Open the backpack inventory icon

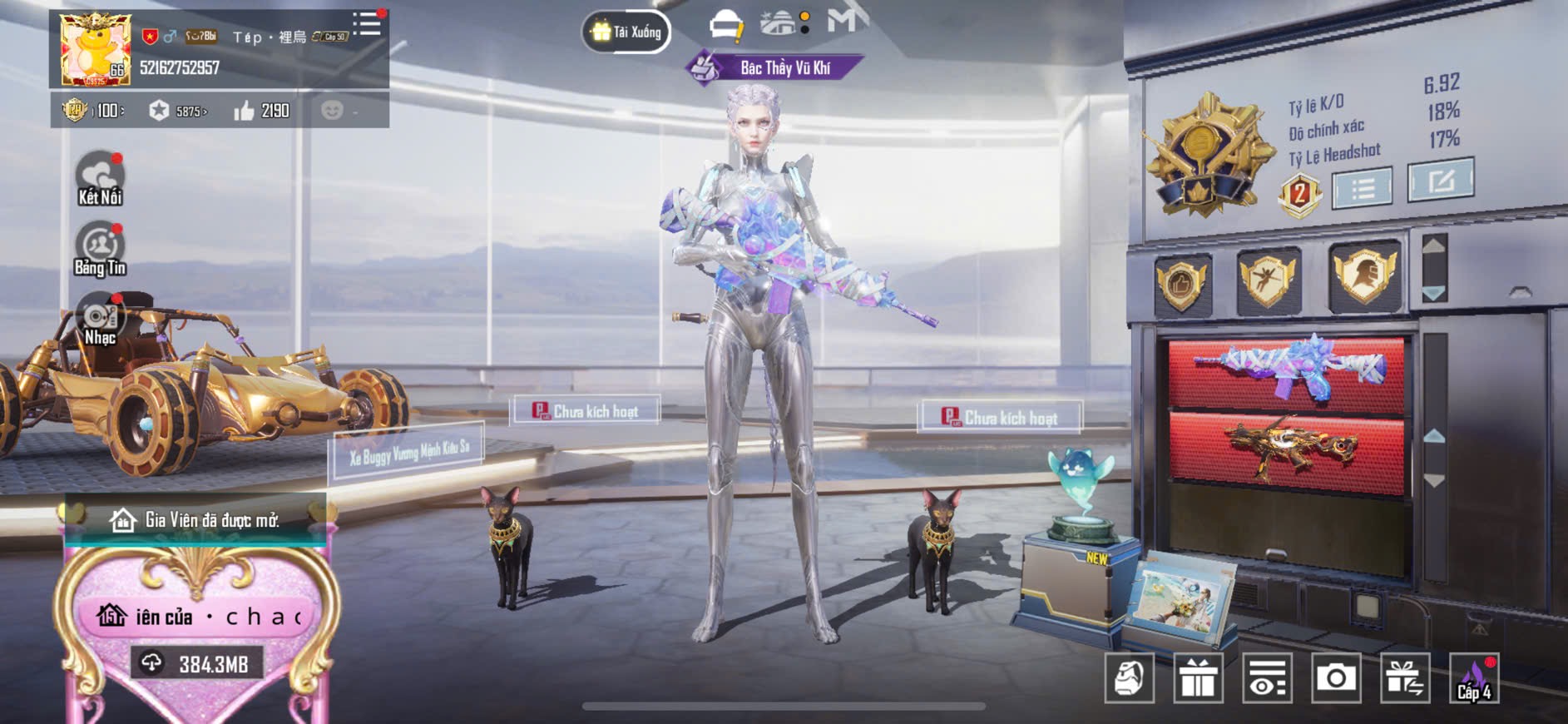(x=1129, y=678)
